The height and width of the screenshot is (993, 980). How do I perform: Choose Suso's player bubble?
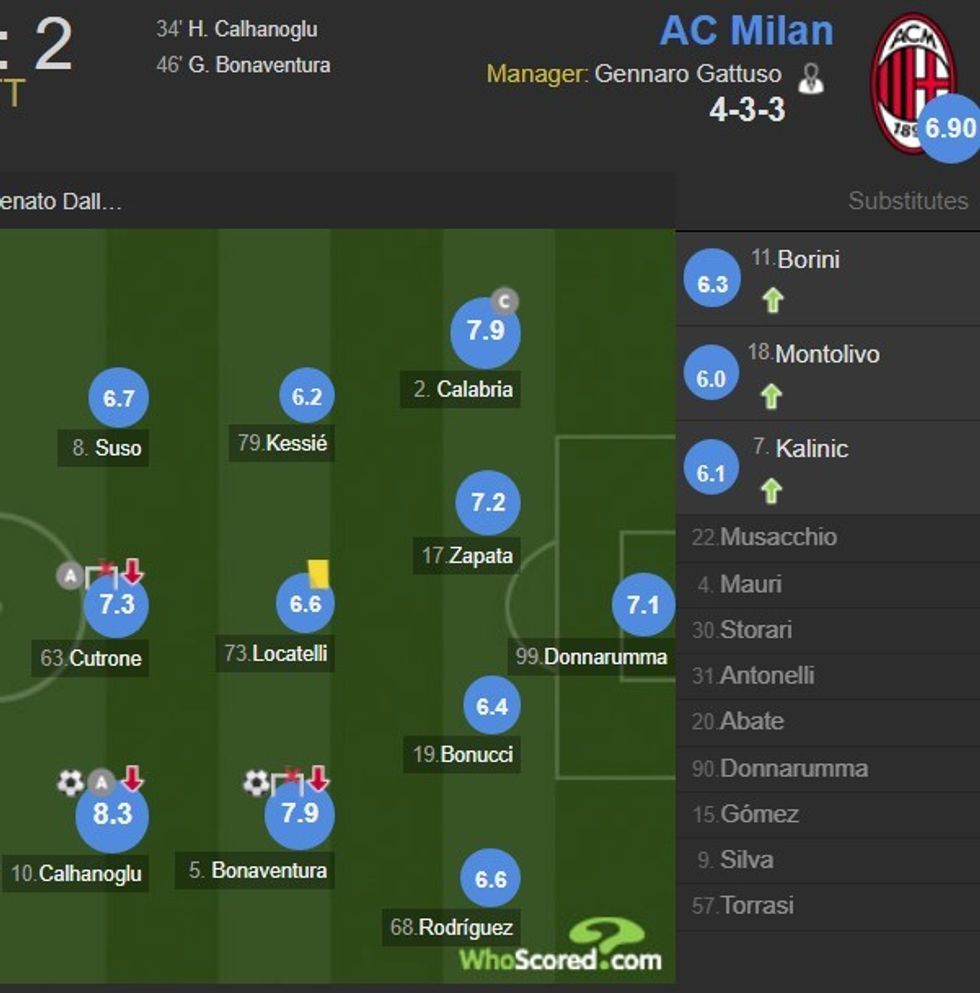(x=118, y=398)
